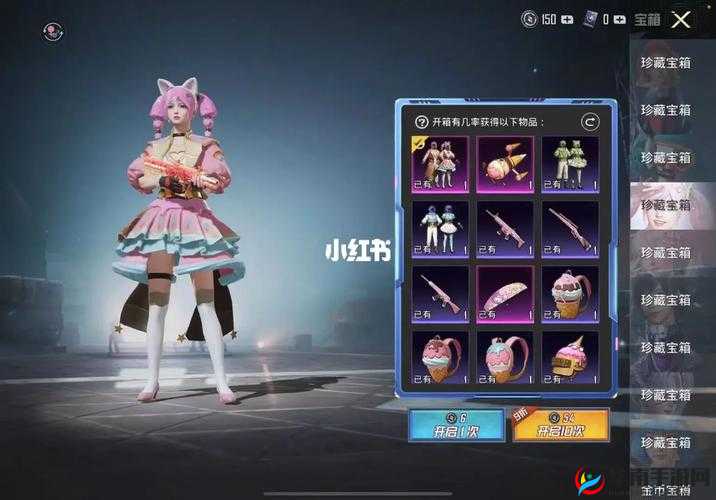
Task: Click the circular refresh arrow in the reward panel
Action: [590, 121]
